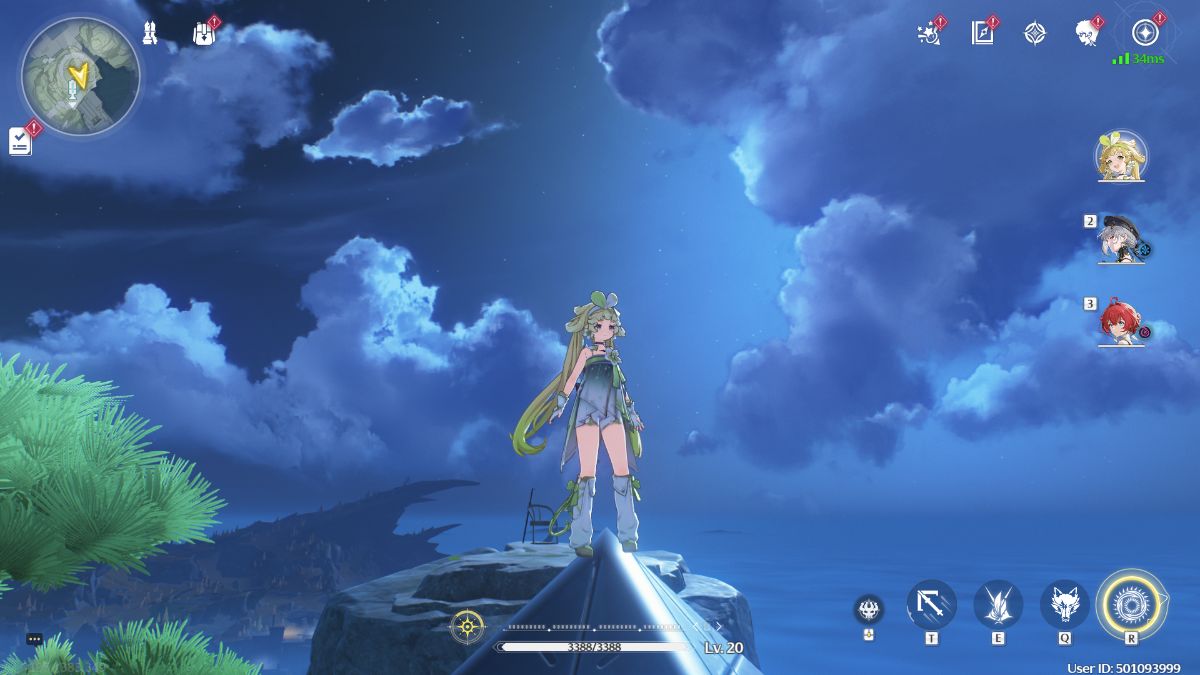Click the golden compass emblem by health bar

coord(467,627)
